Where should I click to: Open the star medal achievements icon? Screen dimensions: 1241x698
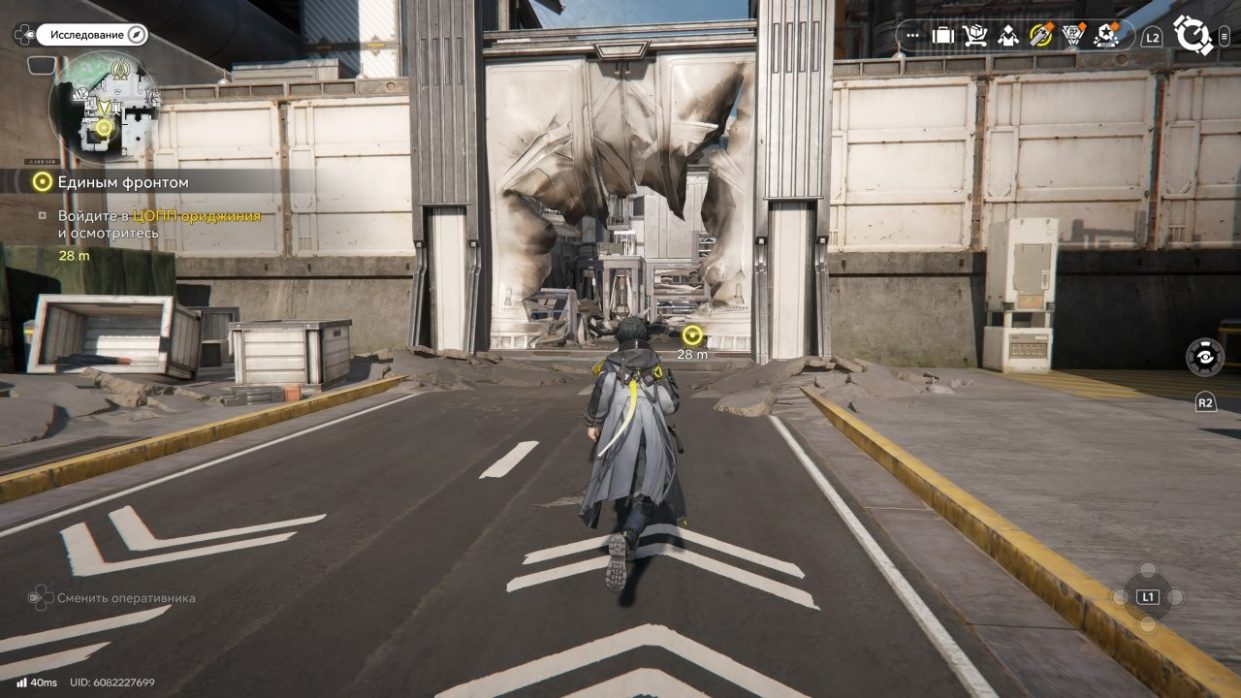point(1107,36)
